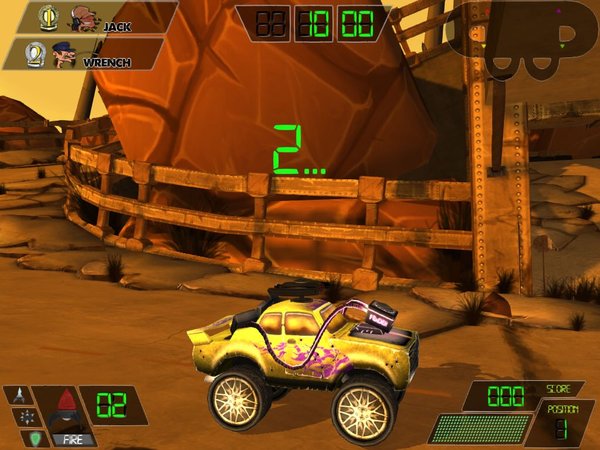Select Wrench's second-place leaderboard row
Screen dimensions: 600x450
pos(85,53)
